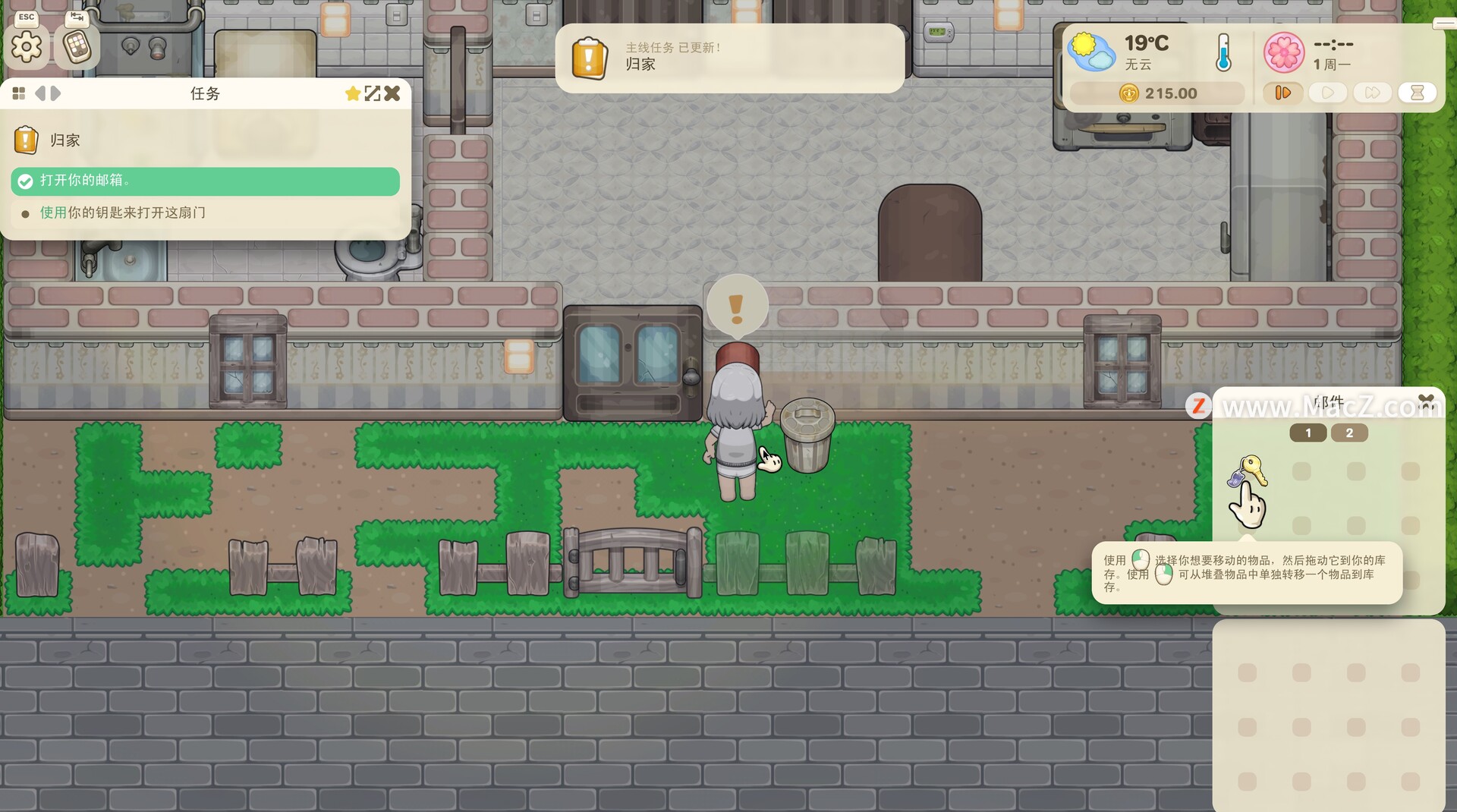Screen dimensions: 1457x812
Task: Close the 邮件 mailbox panel
Action: point(1426,400)
